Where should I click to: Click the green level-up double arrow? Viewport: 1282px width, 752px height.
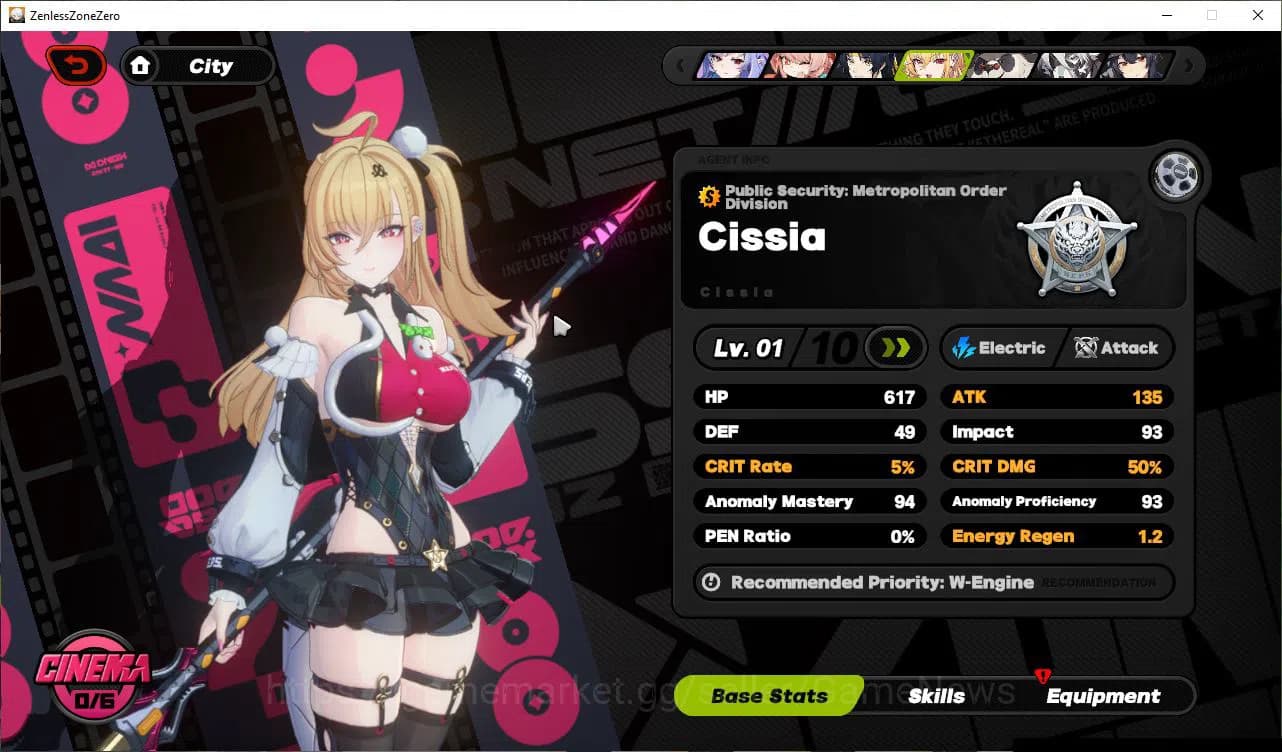pos(895,348)
